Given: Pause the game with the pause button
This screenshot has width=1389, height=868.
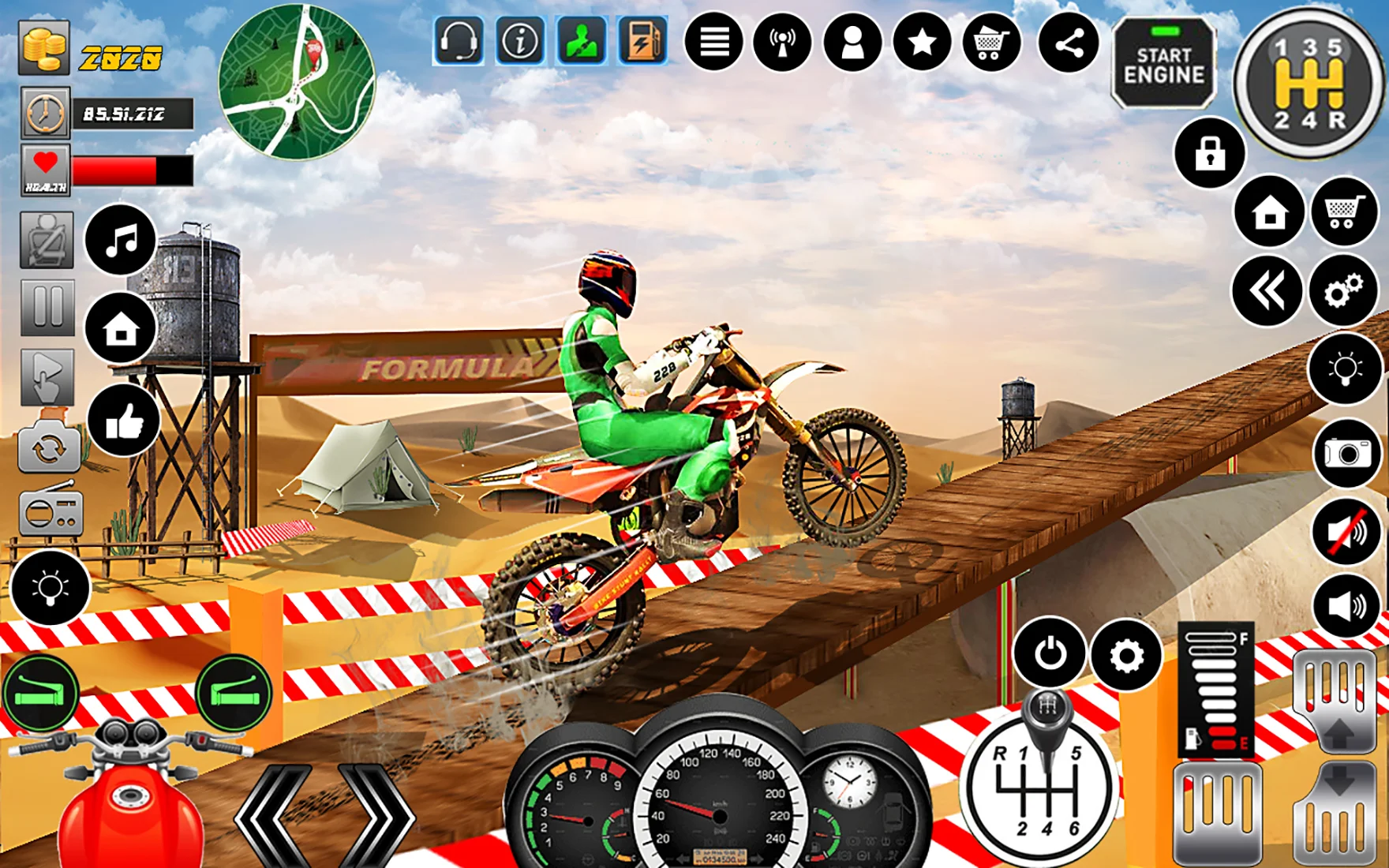Looking at the screenshot, I should click(x=47, y=307).
